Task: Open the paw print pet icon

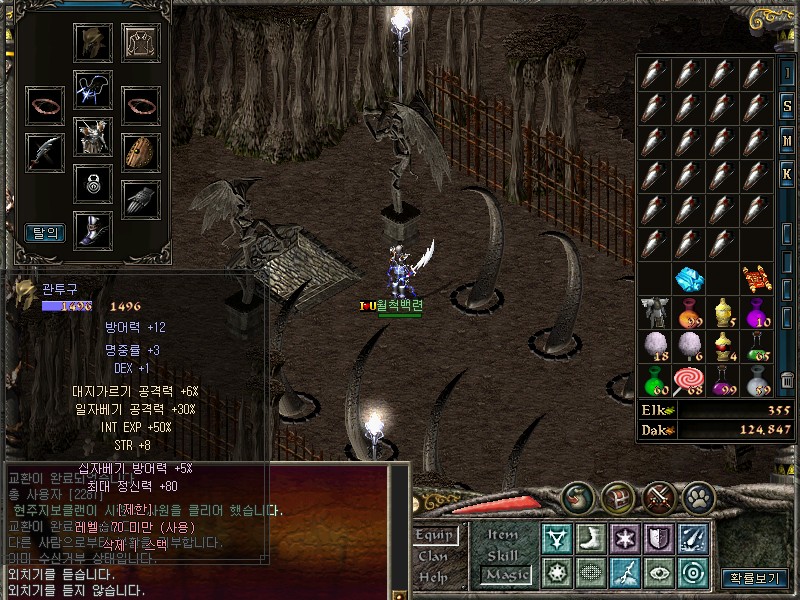Action: (x=697, y=496)
